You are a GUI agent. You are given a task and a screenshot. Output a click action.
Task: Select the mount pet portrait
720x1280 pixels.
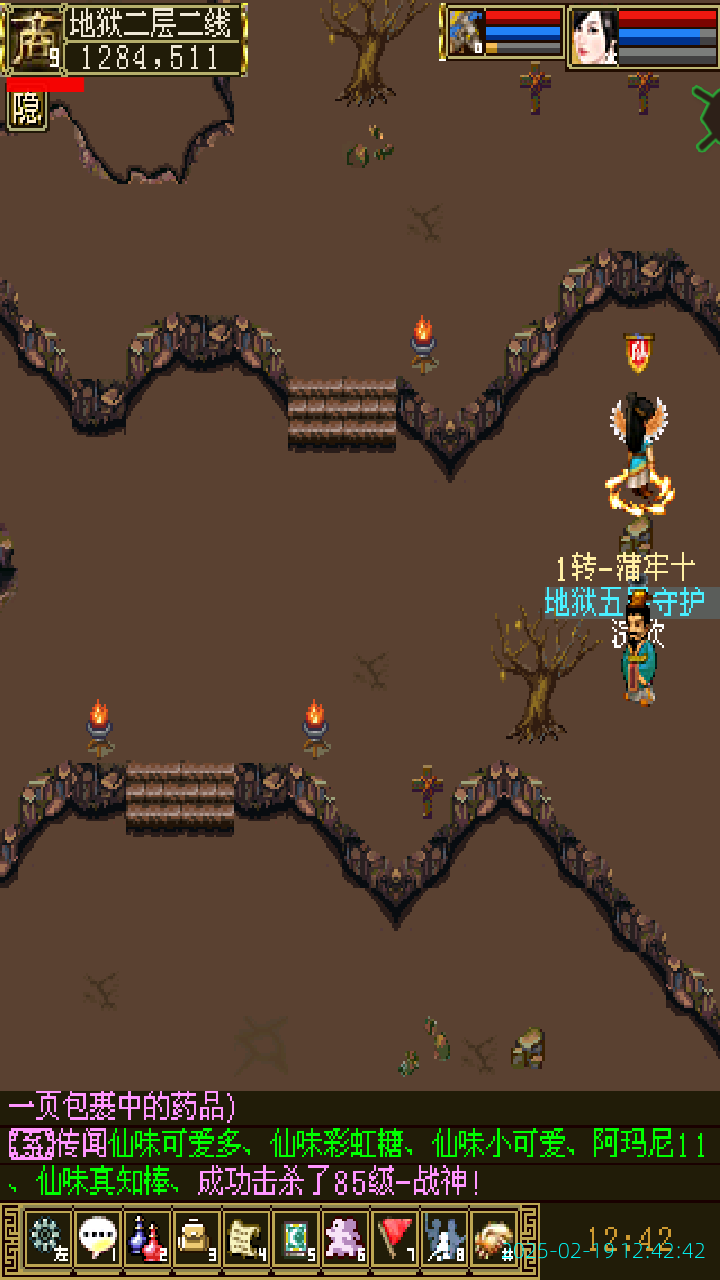pyautogui.click(x=465, y=34)
